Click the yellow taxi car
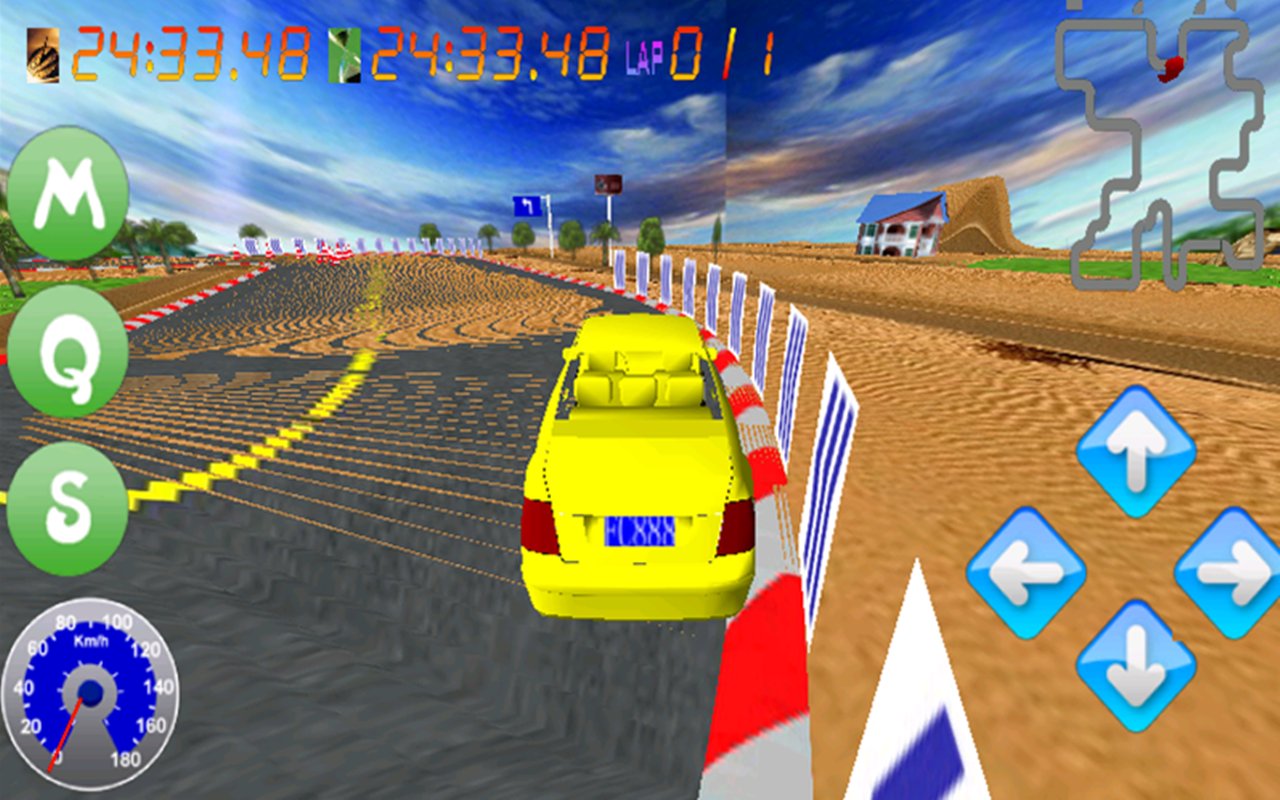 point(640,470)
